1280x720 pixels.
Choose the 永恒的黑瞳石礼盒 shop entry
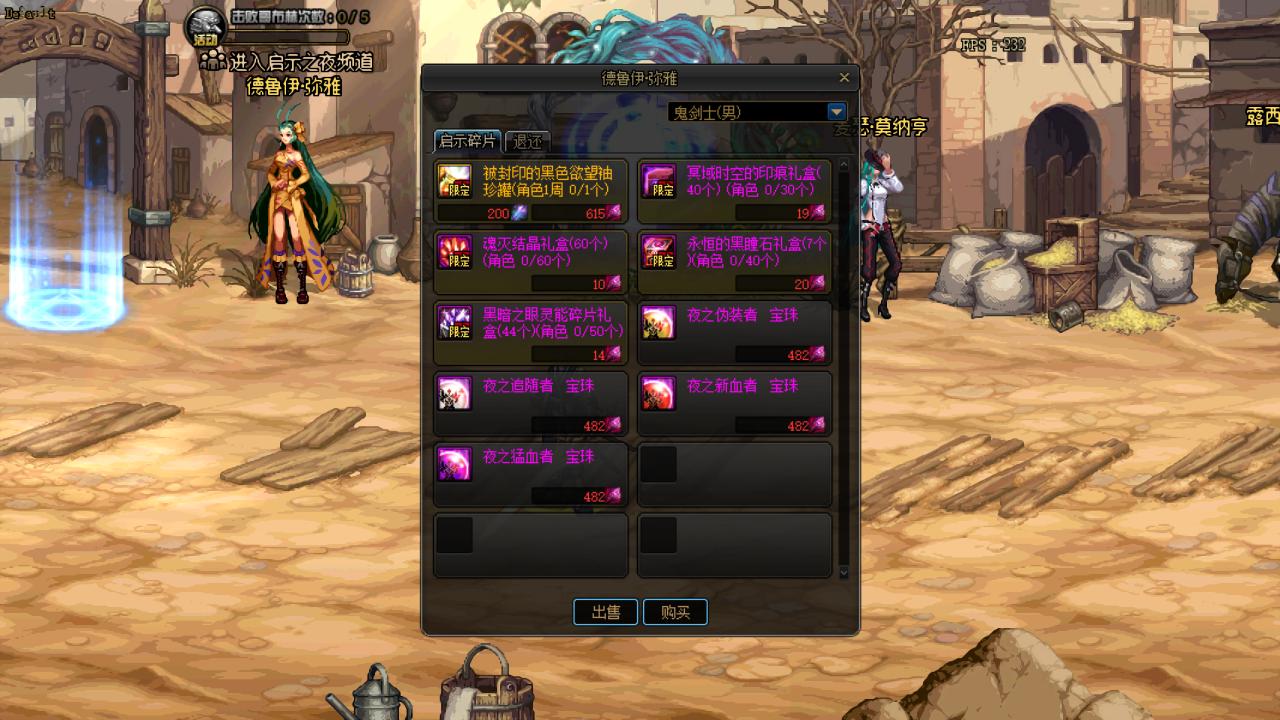734,262
